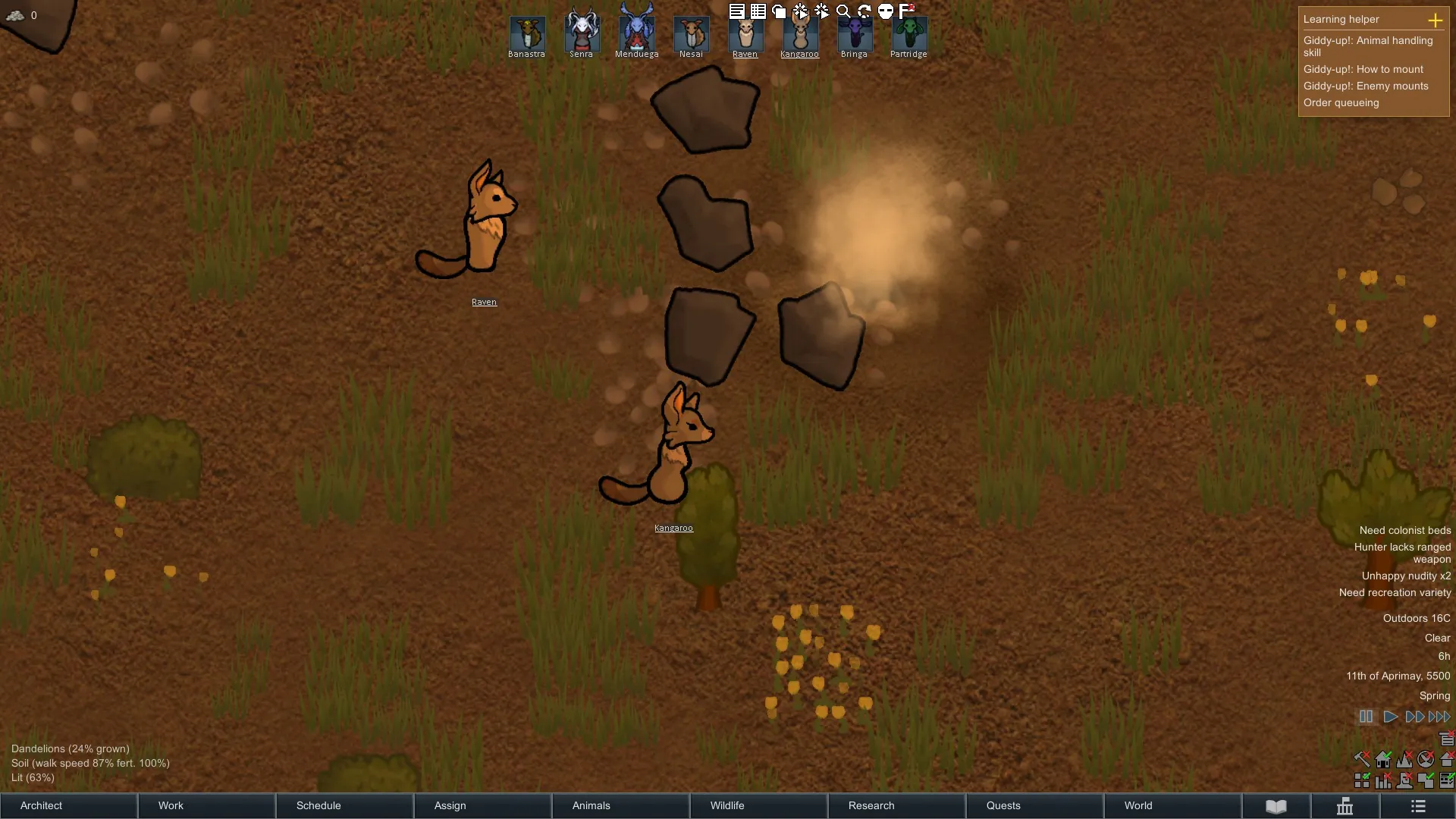Open the Order queueing lesson

tap(1341, 103)
